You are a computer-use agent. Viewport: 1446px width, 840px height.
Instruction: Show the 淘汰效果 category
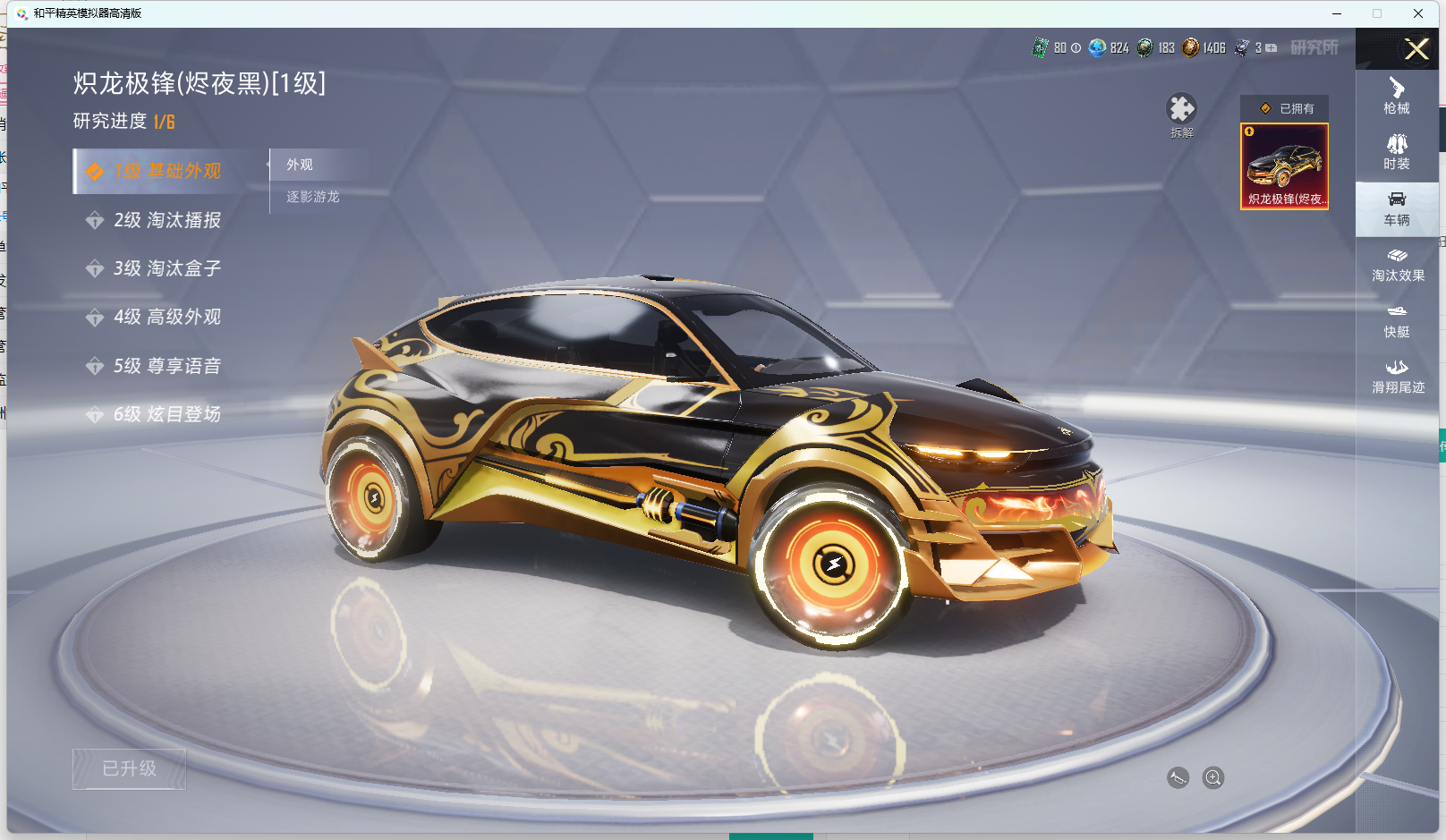click(1398, 265)
